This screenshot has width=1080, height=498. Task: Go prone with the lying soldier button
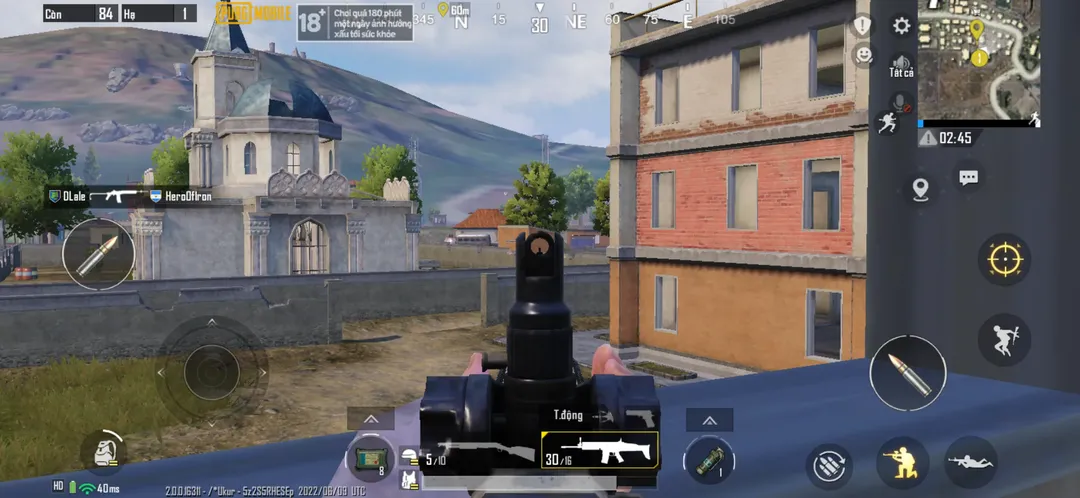point(970,462)
